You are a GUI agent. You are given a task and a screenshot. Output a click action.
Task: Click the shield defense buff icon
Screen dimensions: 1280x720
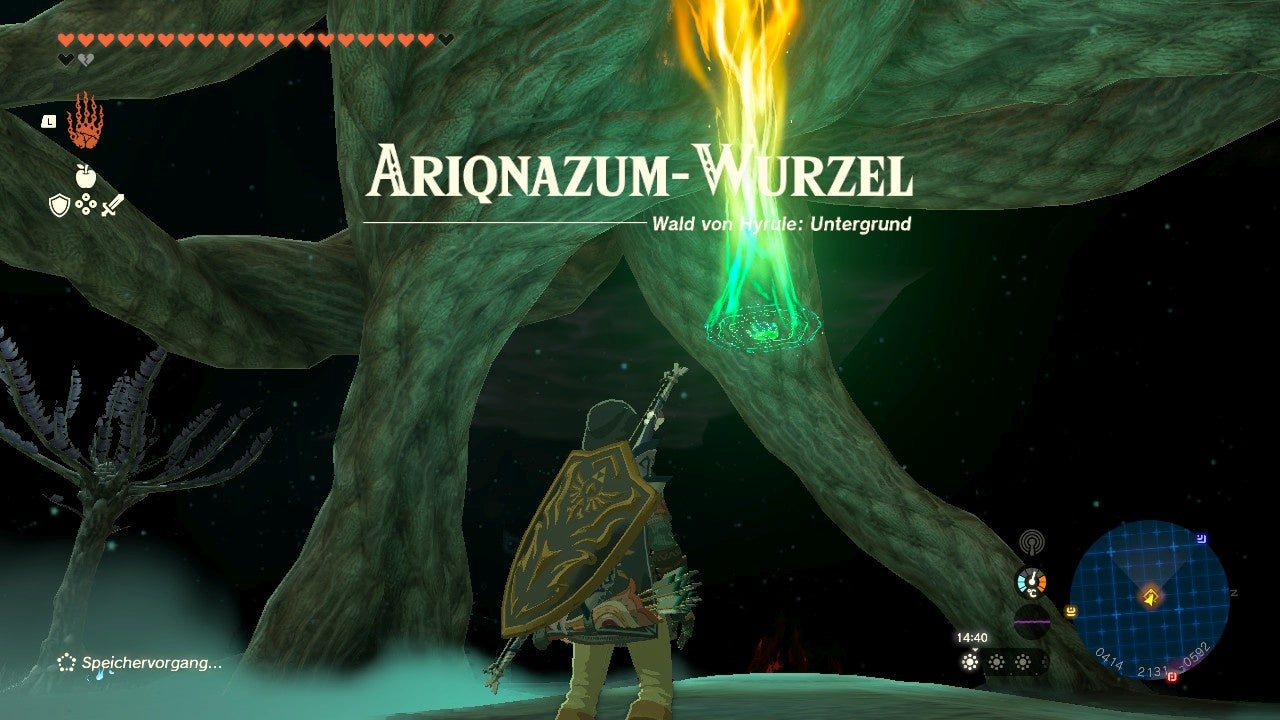pos(58,203)
